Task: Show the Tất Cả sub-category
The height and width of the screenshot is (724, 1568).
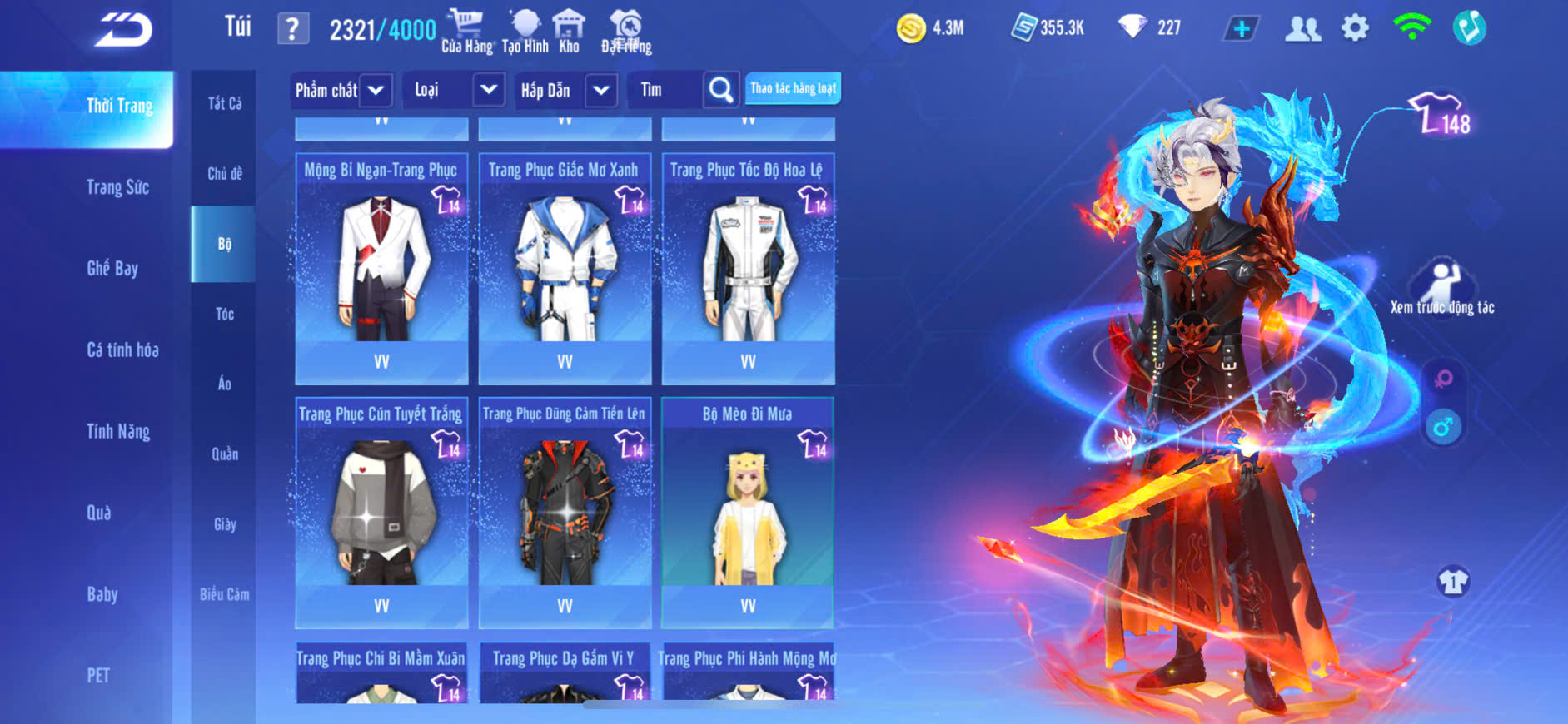Action: click(224, 103)
